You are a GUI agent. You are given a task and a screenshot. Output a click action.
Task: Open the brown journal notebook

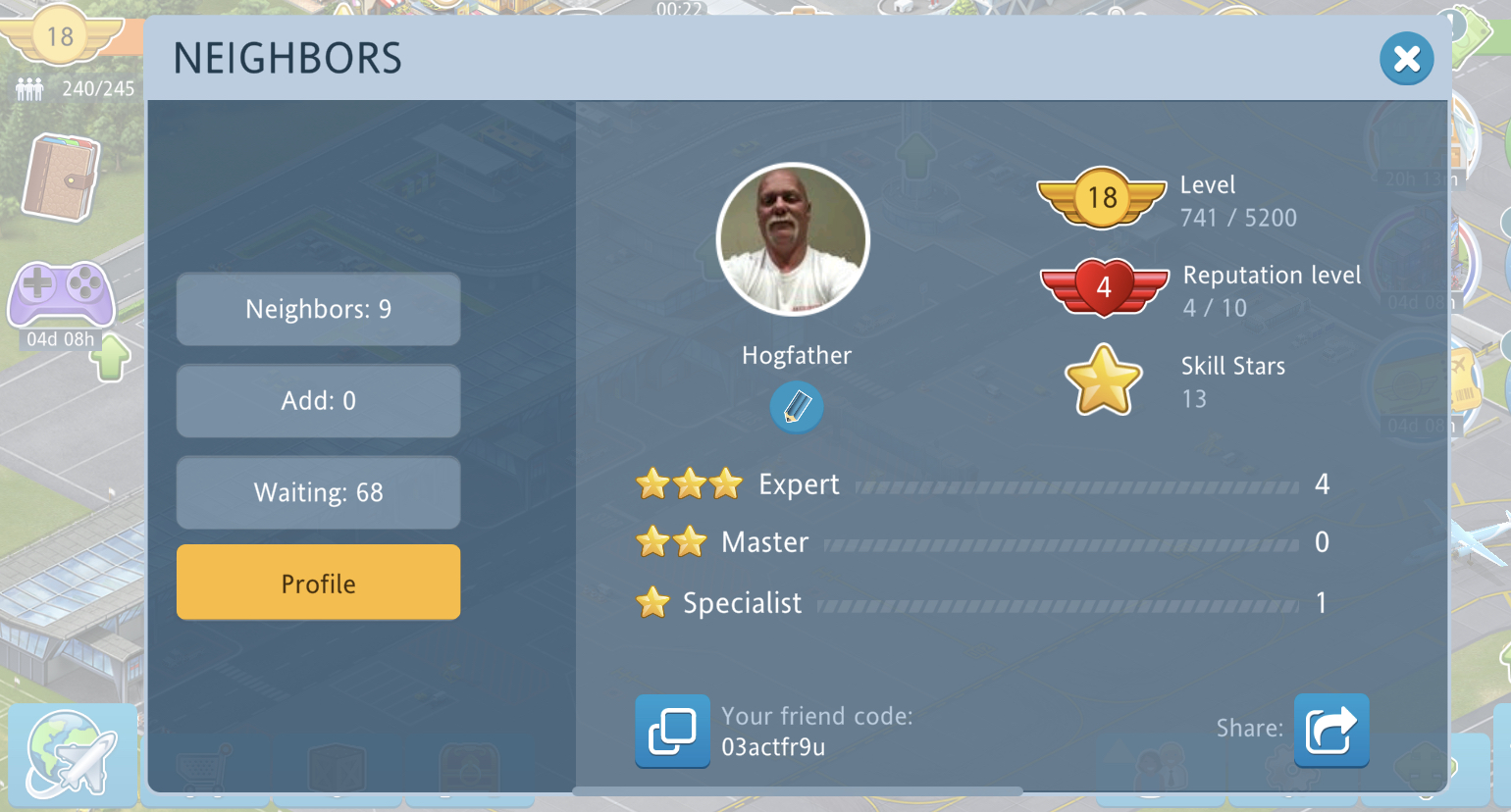click(x=61, y=177)
